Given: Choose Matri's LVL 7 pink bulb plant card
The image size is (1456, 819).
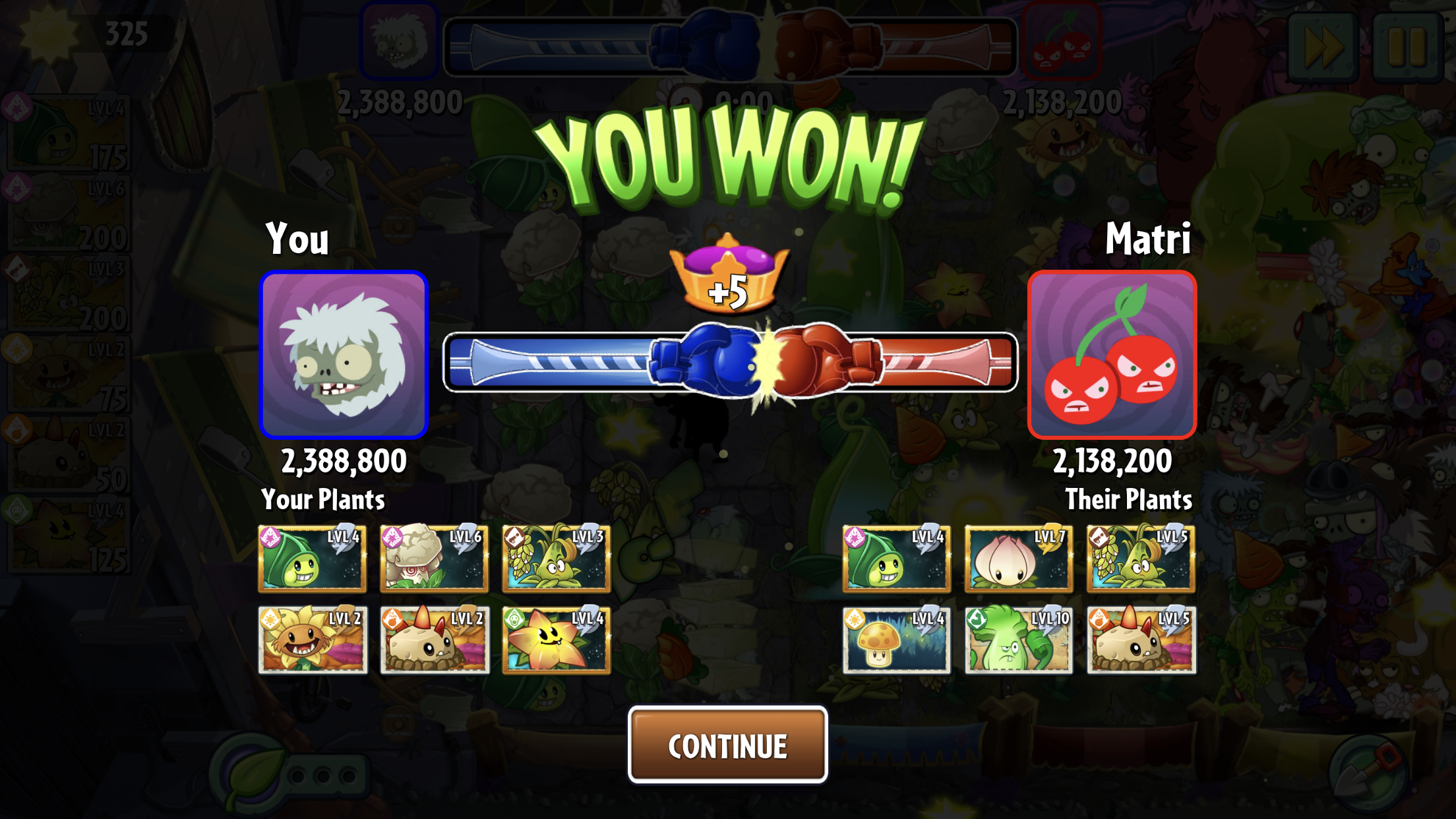Looking at the screenshot, I should (x=1018, y=558).
